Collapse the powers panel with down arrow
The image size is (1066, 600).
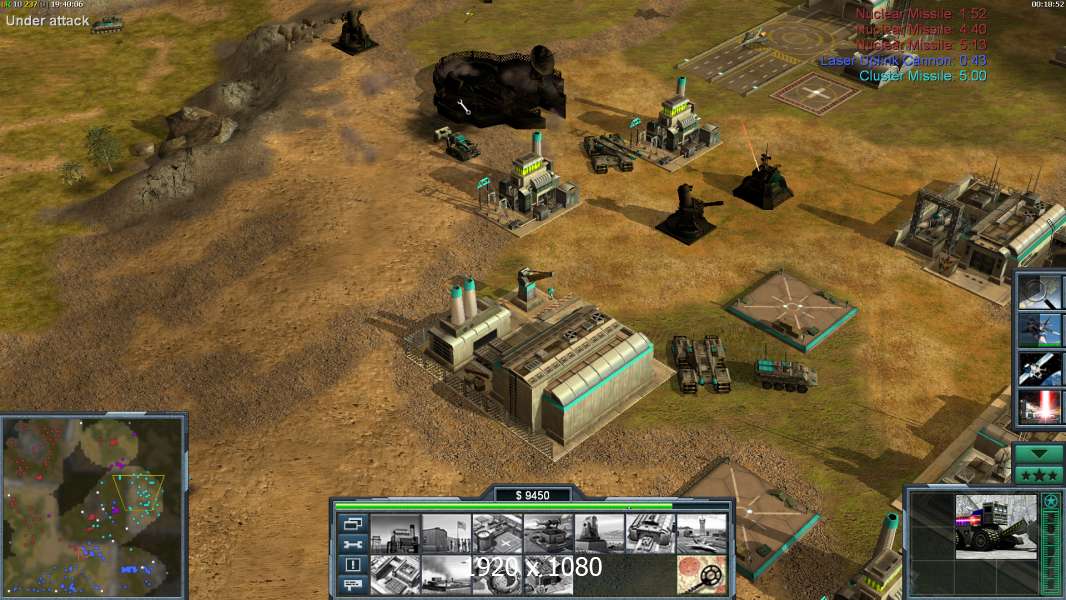[1038, 453]
